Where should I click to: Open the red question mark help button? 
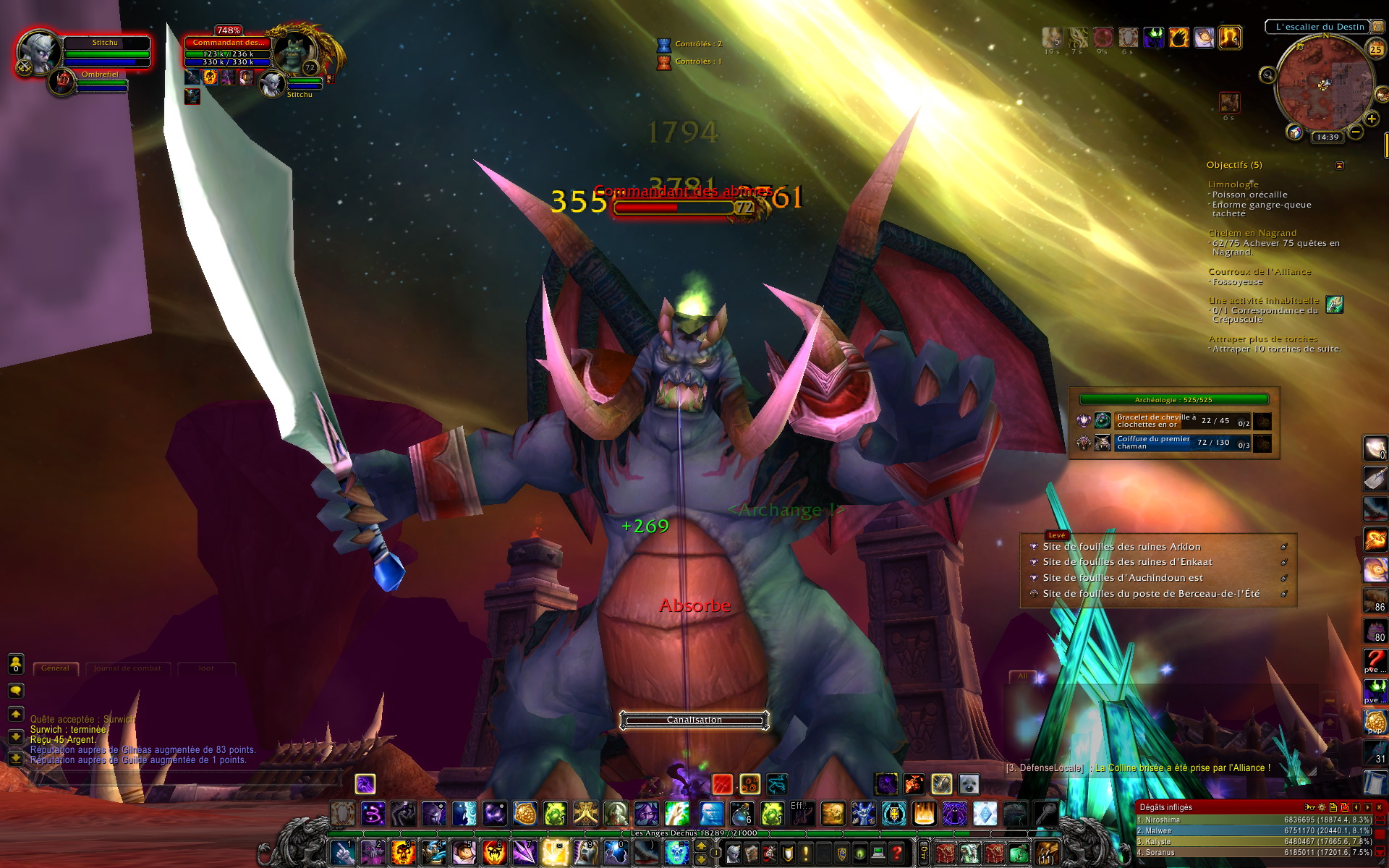pos(897,854)
